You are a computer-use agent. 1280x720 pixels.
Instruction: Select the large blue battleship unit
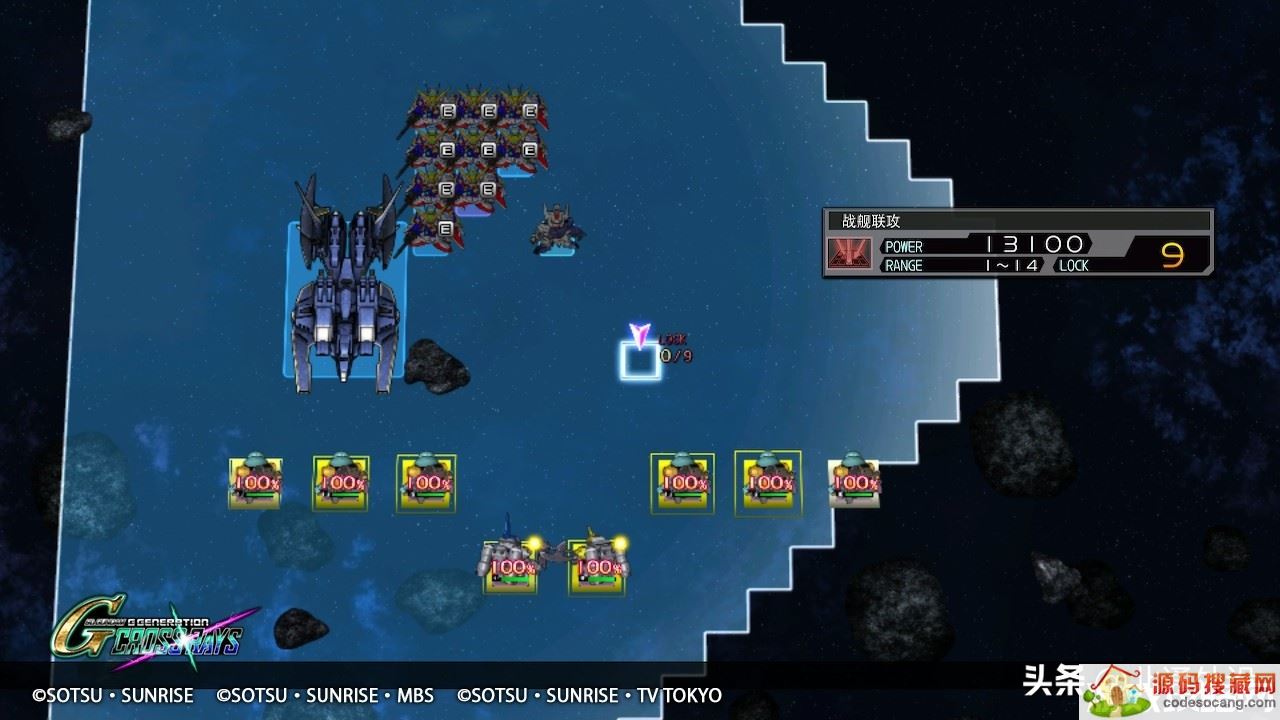point(345,290)
